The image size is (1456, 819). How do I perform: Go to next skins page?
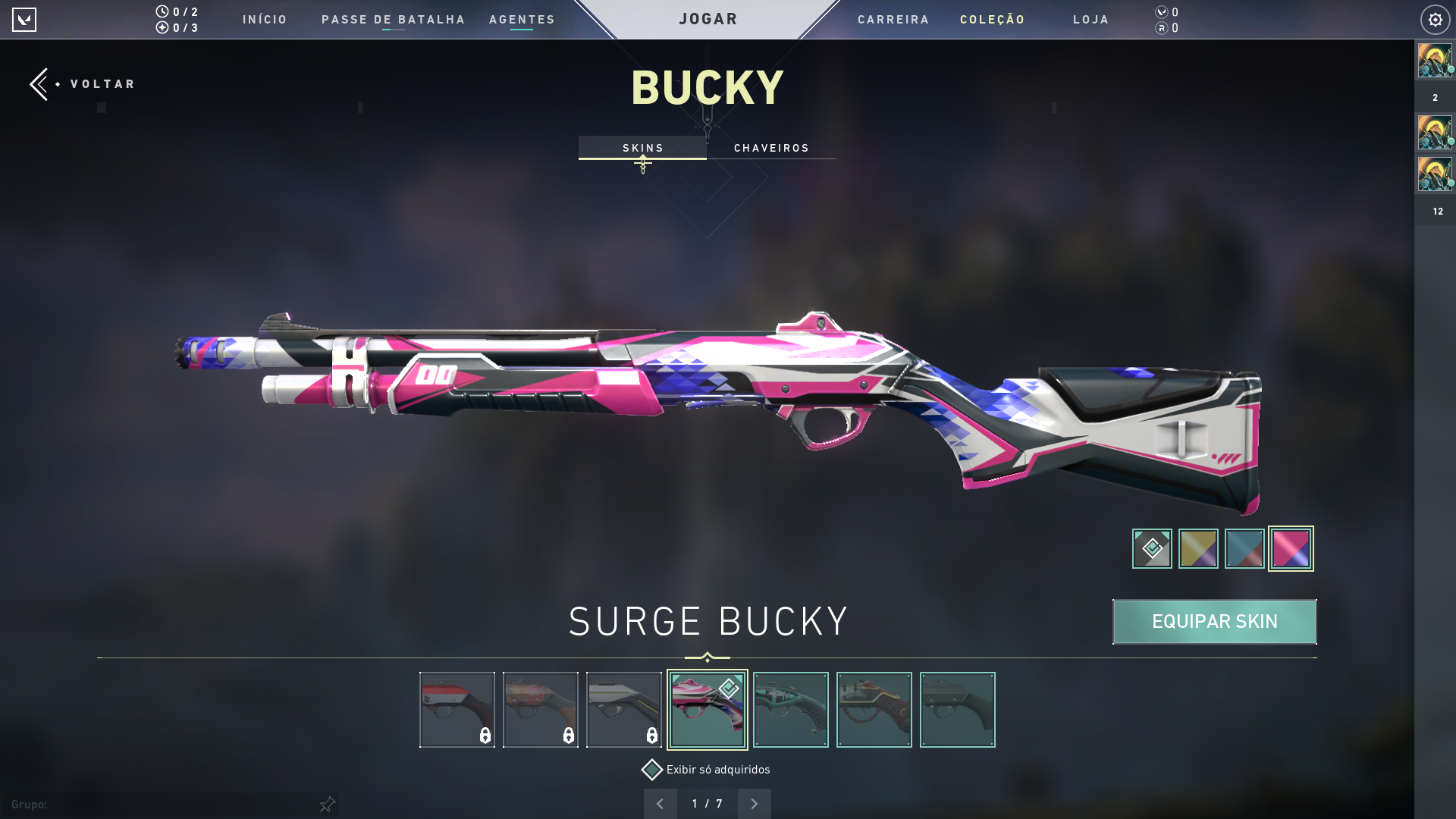(754, 804)
